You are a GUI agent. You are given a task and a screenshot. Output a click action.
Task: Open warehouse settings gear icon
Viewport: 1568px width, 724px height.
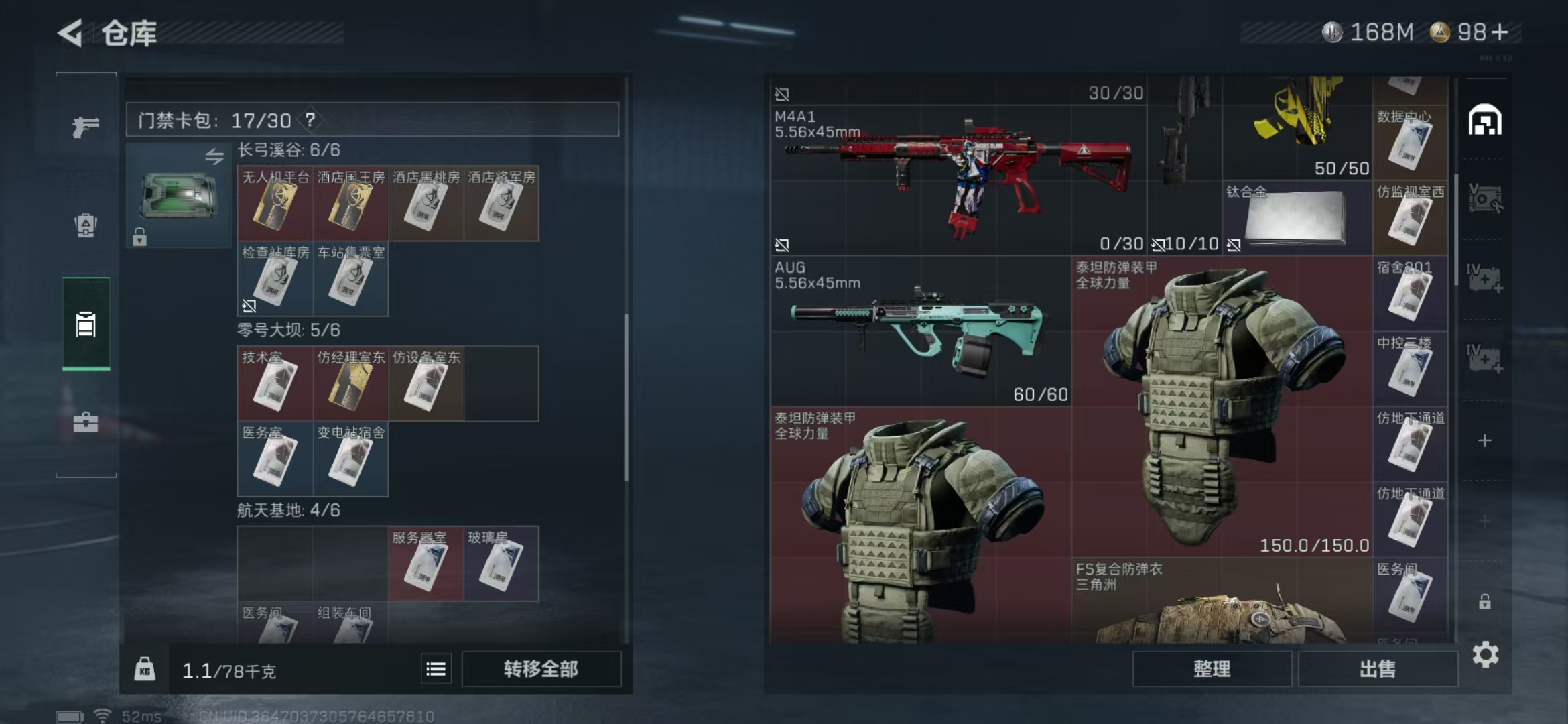(x=1485, y=654)
